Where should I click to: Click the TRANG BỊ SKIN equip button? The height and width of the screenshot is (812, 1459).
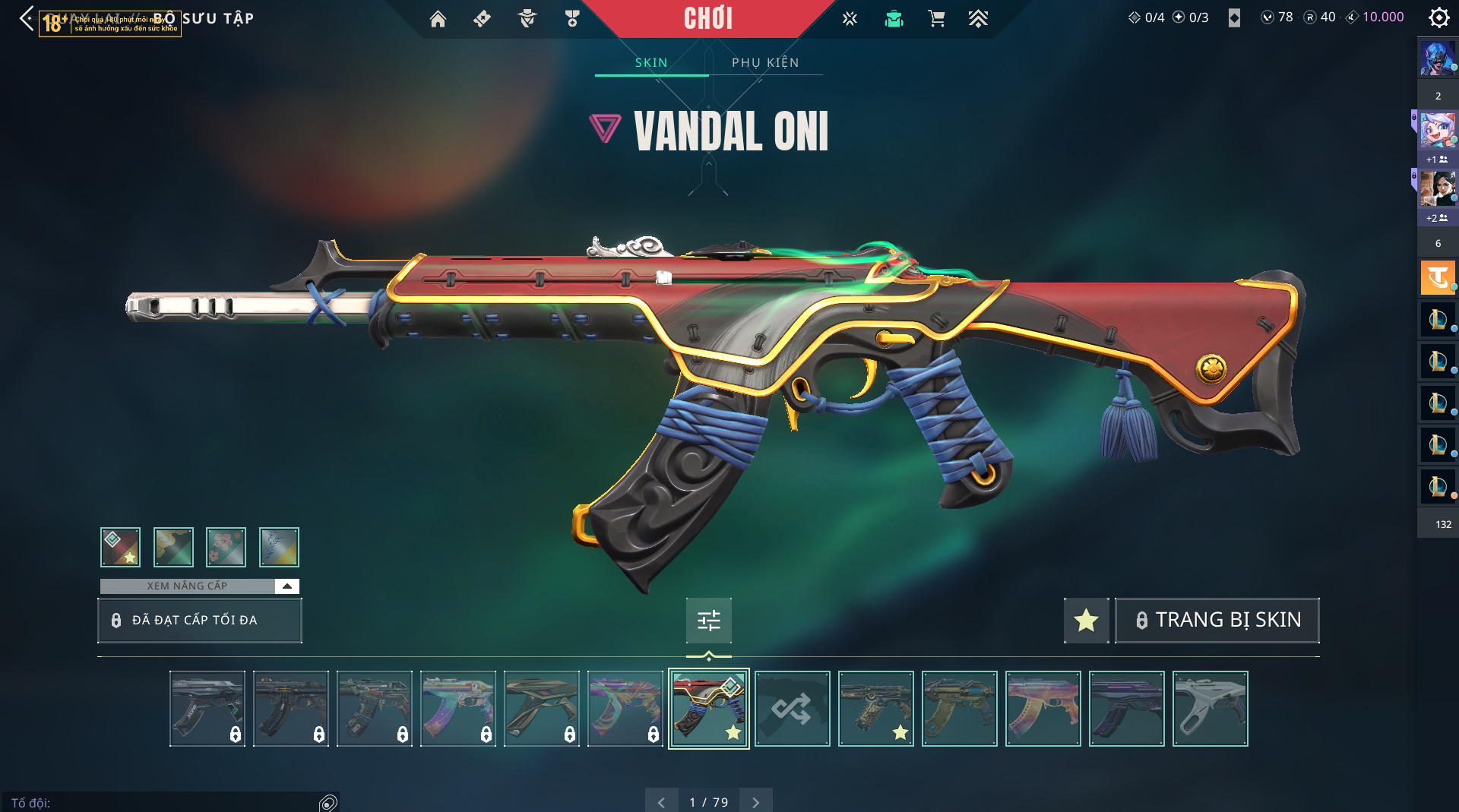(1217, 620)
